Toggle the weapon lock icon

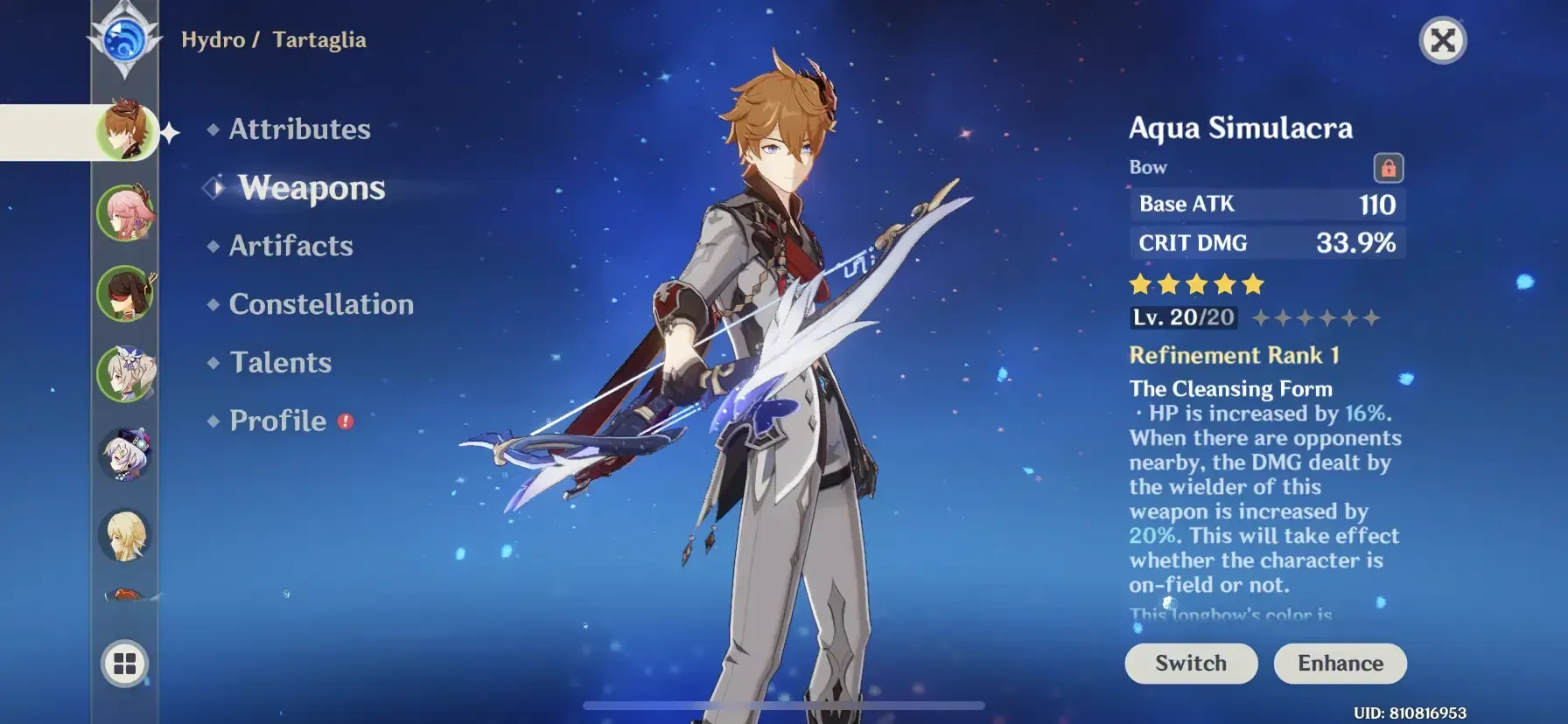click(1388, 167)
